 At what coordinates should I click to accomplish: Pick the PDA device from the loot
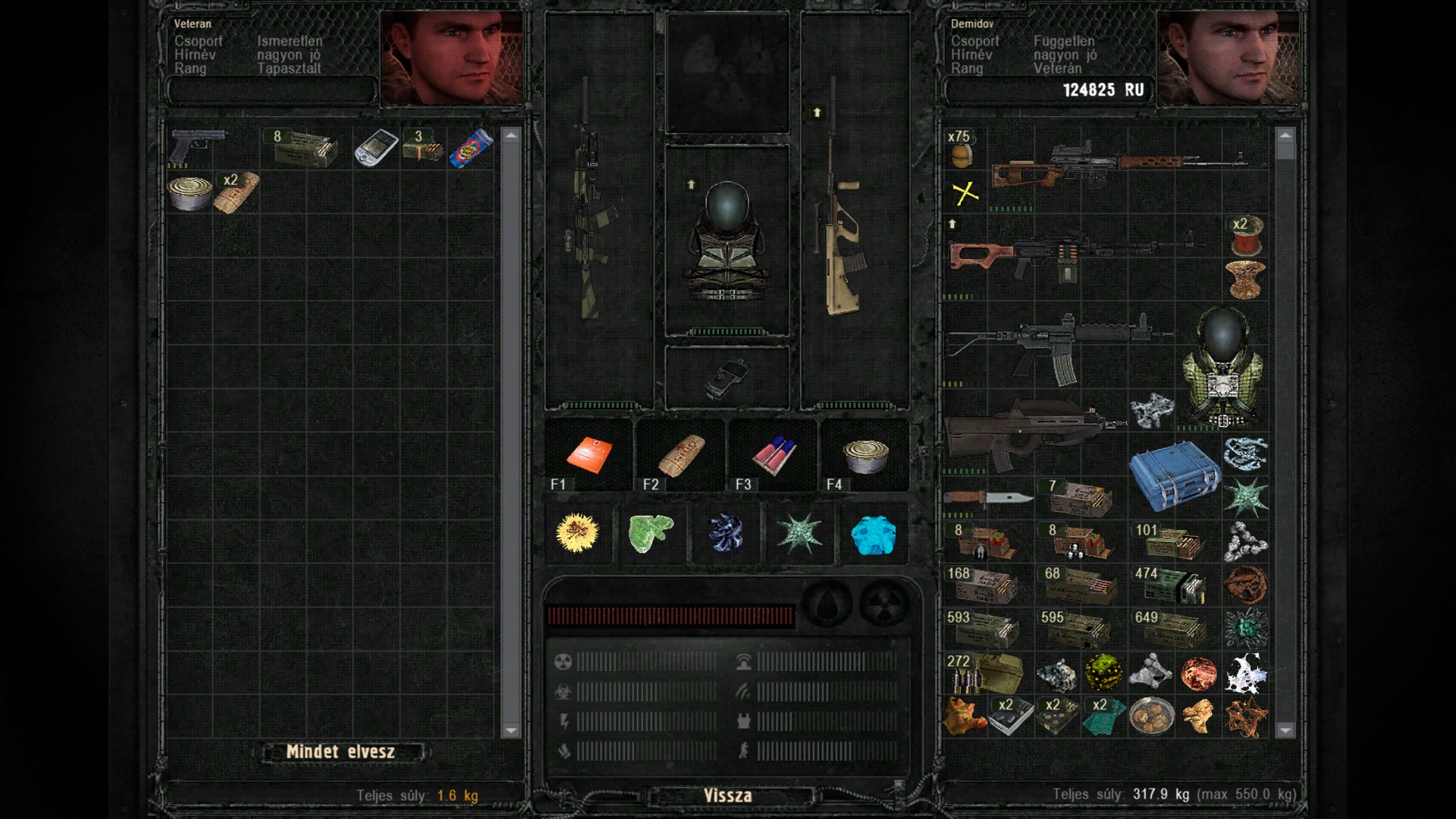point(376,148)
